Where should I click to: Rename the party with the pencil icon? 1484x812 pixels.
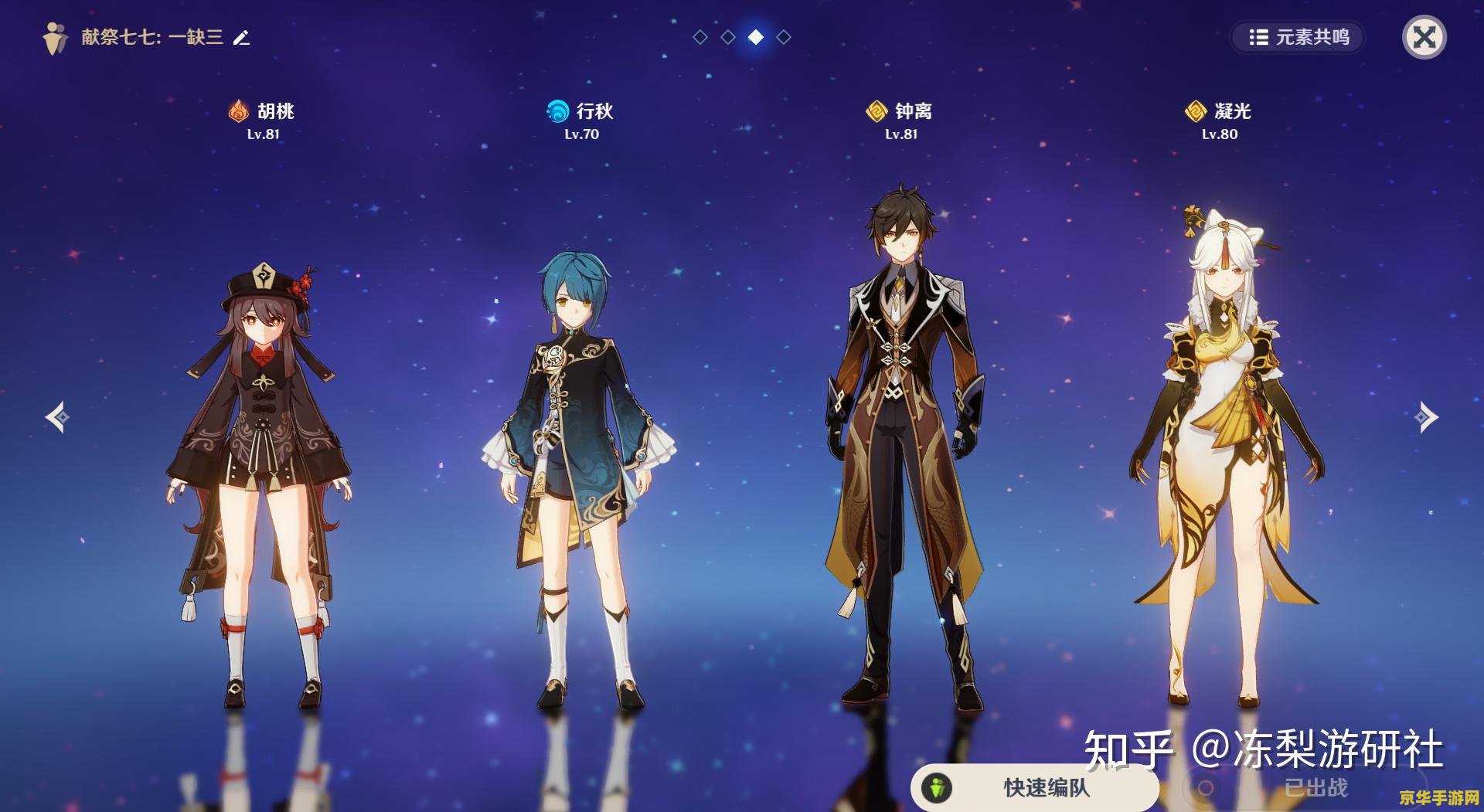pos(242,37)
